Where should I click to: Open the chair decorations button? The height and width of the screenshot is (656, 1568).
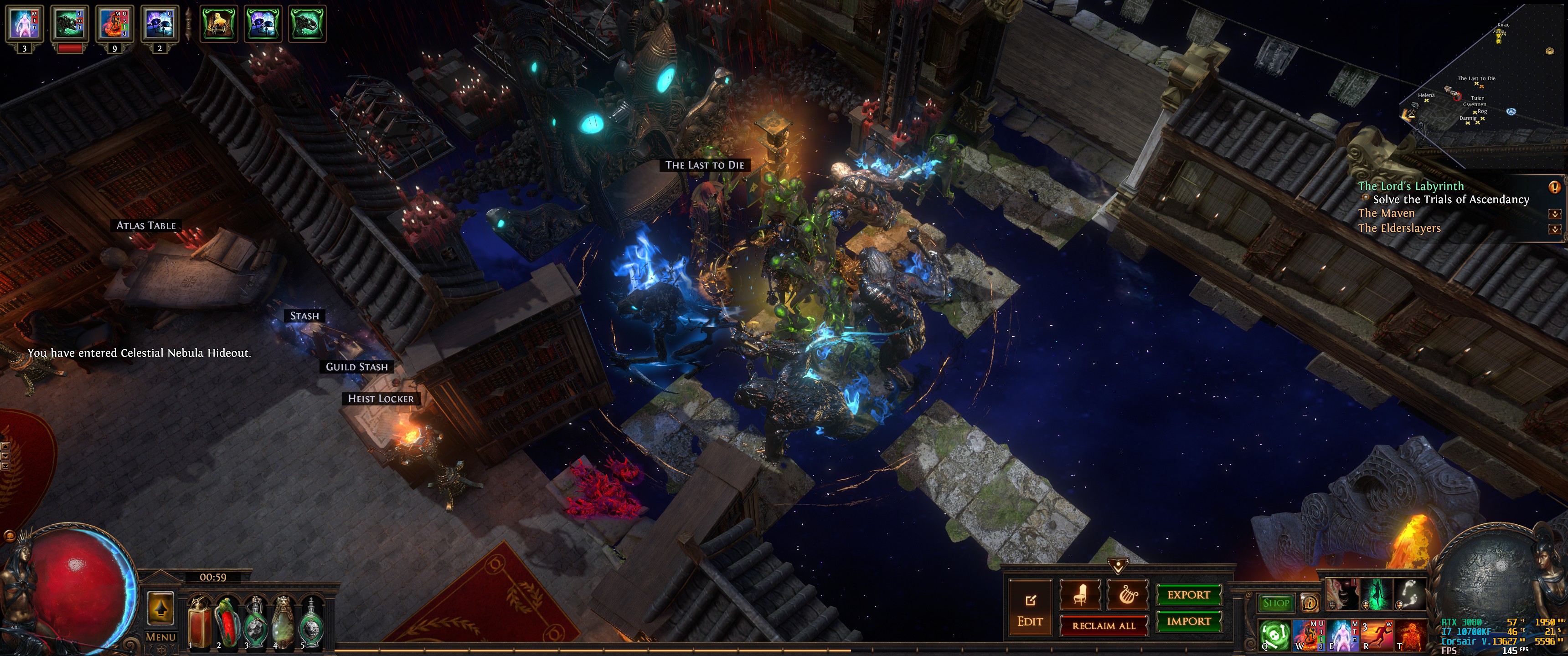[1080, 594]
